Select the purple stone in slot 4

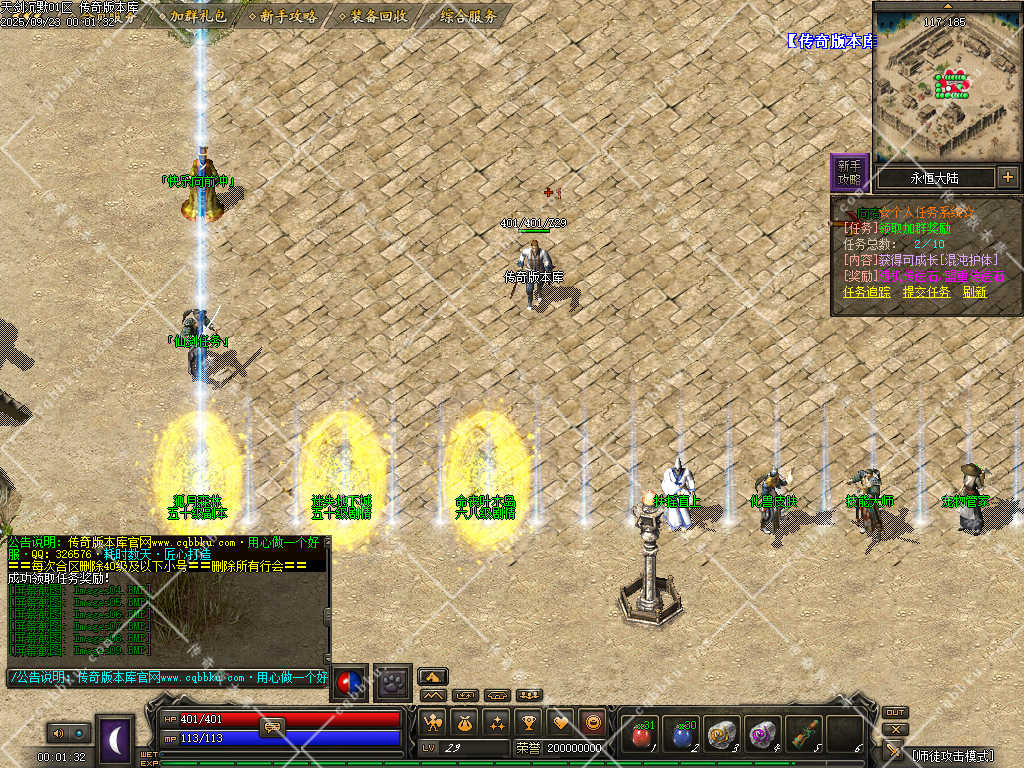pyautogui.click(x=762, y=735)
